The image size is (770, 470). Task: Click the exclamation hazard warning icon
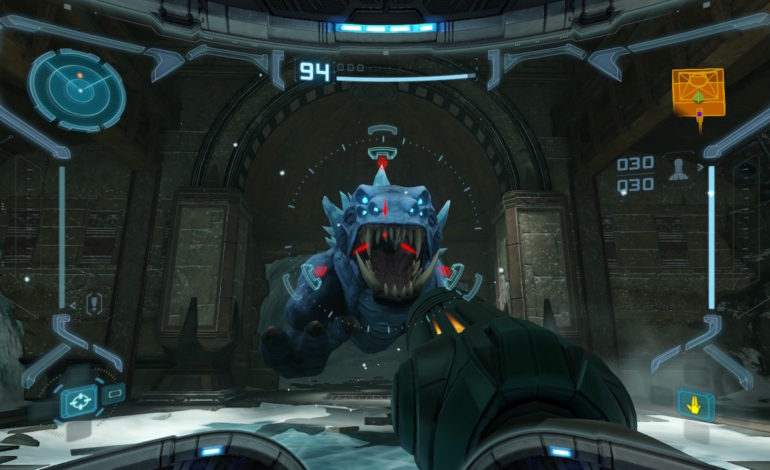pos(93,304)
